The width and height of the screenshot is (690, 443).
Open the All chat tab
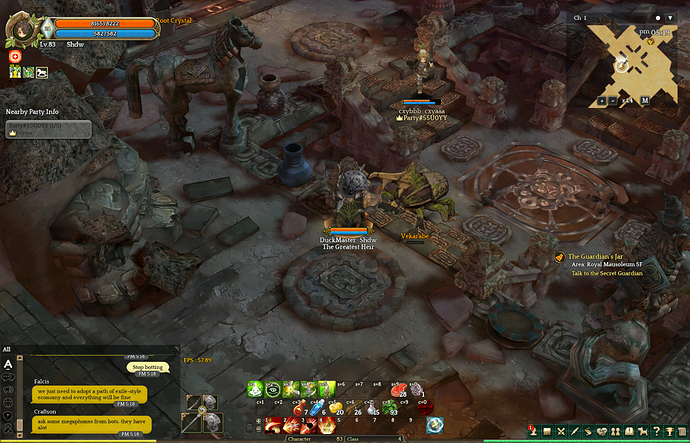7,349
